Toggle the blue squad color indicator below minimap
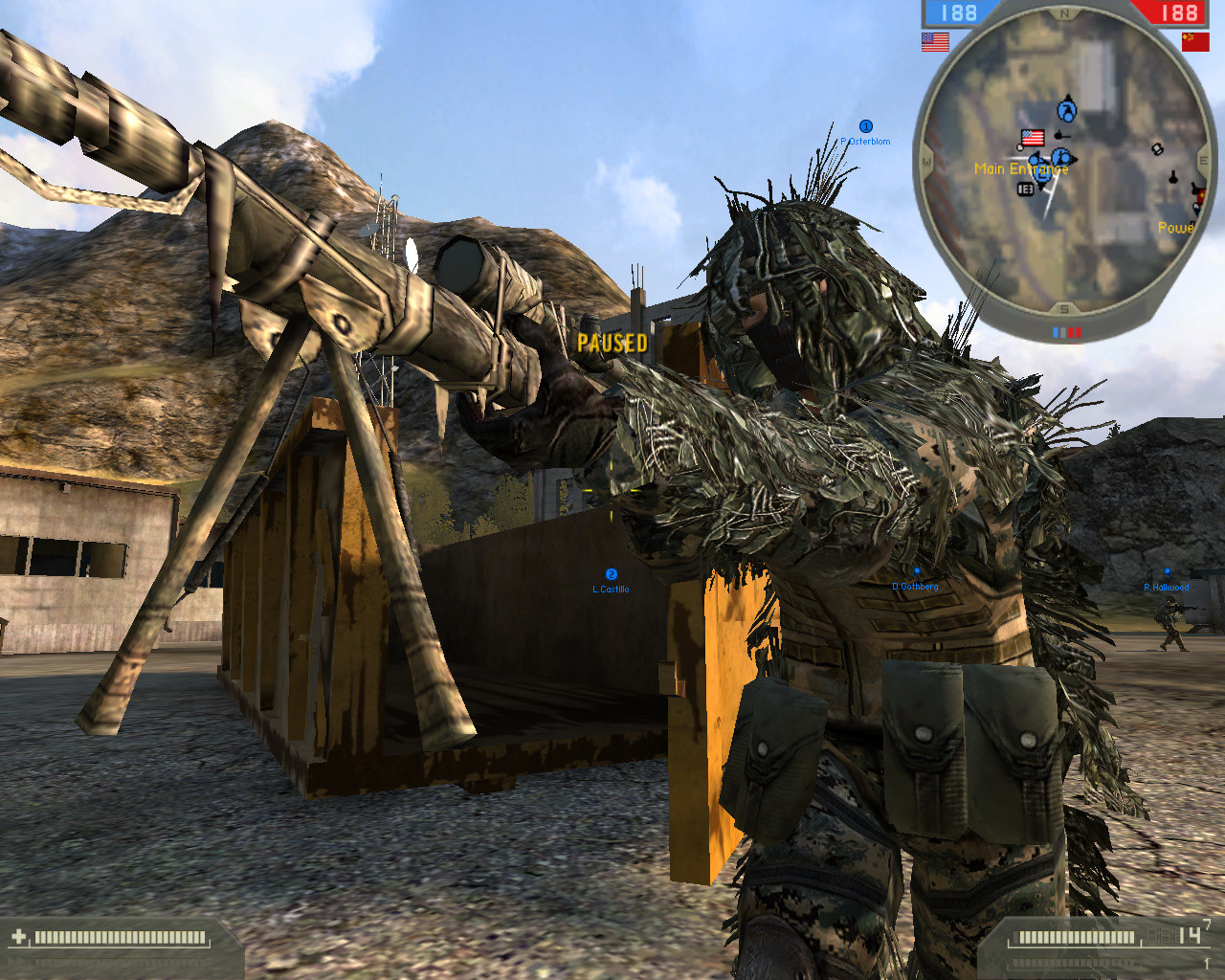This screenshot has width=1225, height=980. pos(1055,331)
